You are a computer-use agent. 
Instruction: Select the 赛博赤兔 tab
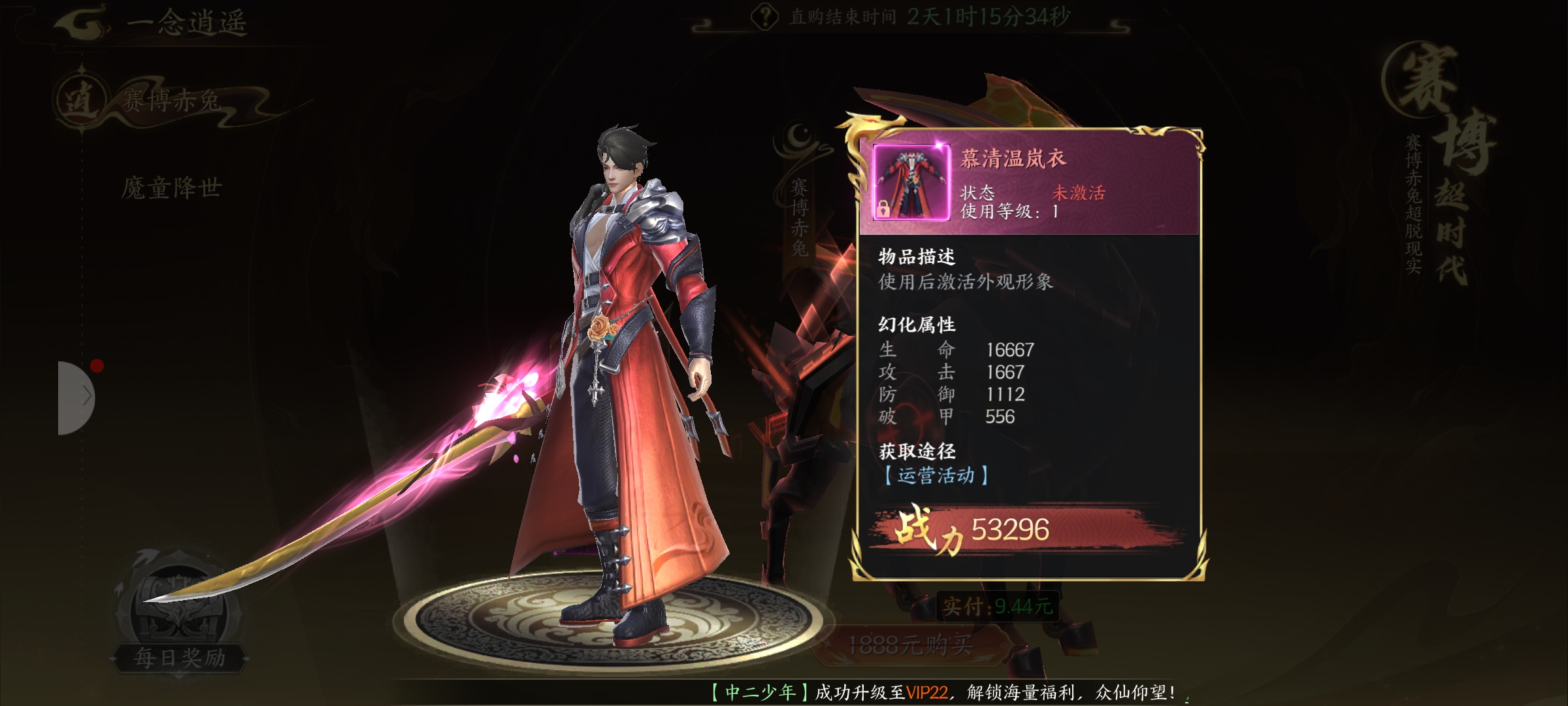170,101
